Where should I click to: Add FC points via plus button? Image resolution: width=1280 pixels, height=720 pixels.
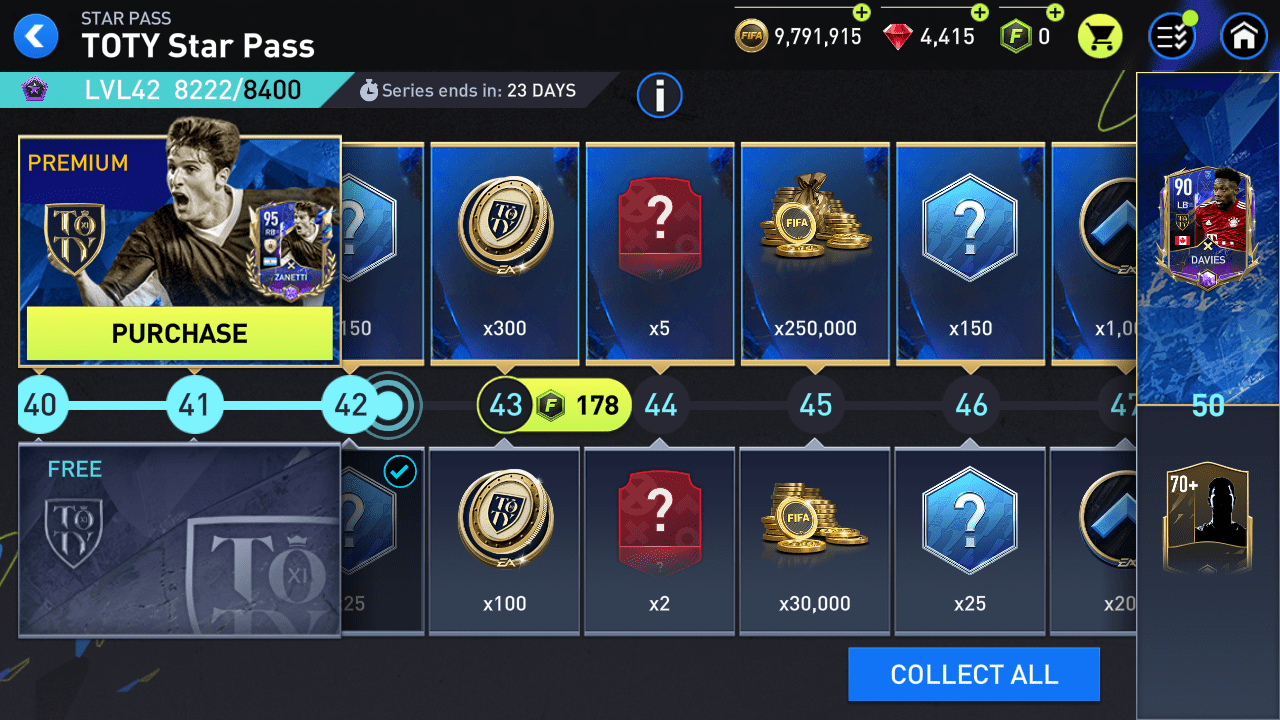(1053, 14)
